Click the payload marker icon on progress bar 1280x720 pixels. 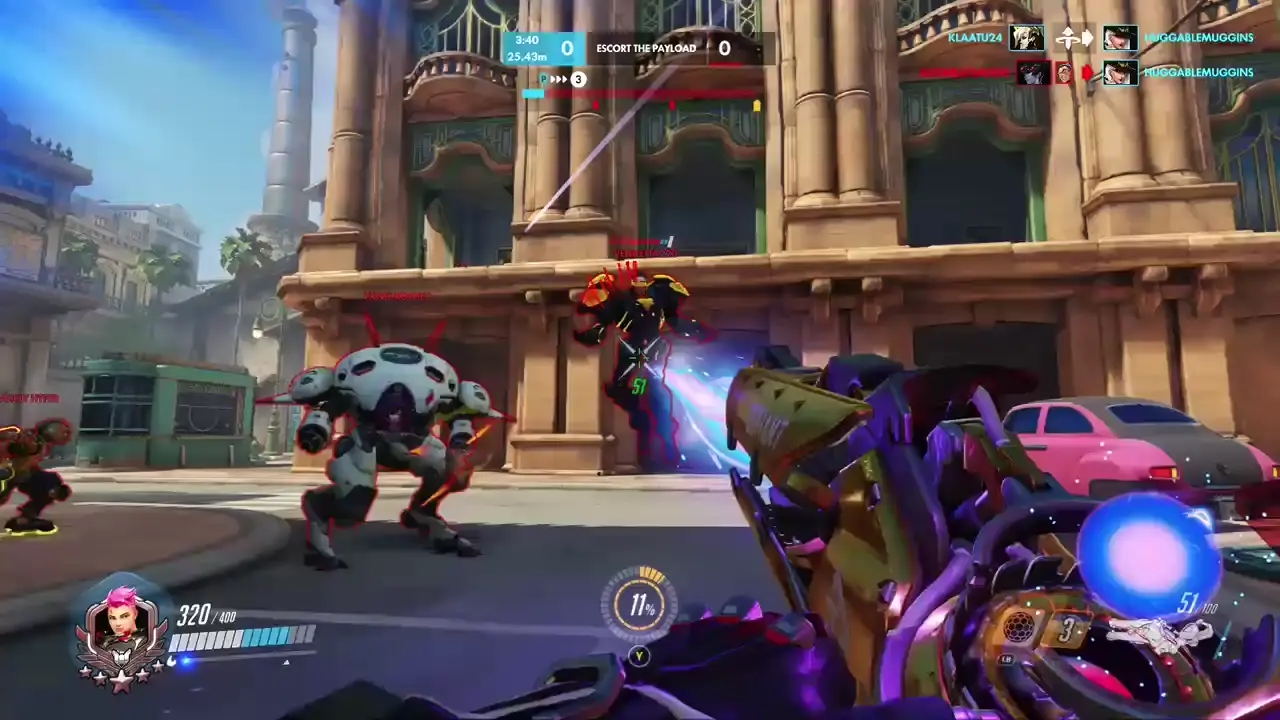pyautogui.click(x=543, y=79)
